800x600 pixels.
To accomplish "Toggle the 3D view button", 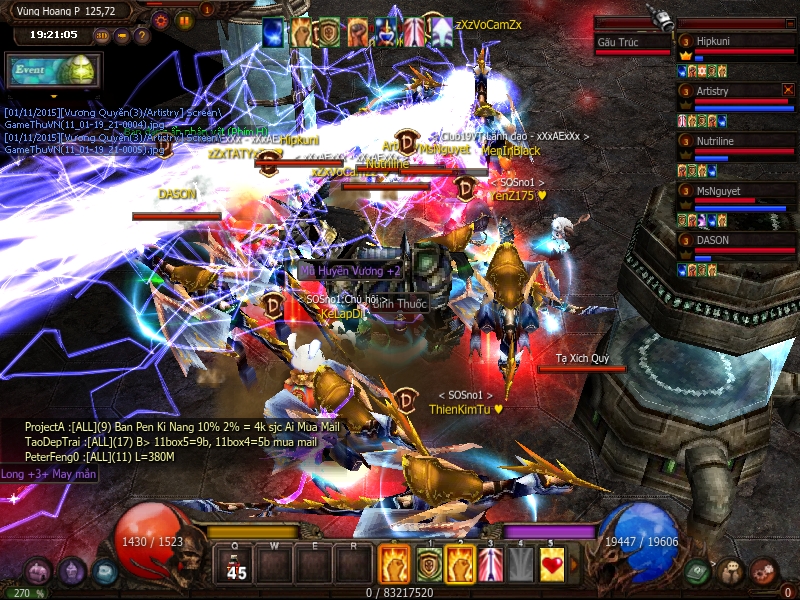I will (x=102, y=36).
